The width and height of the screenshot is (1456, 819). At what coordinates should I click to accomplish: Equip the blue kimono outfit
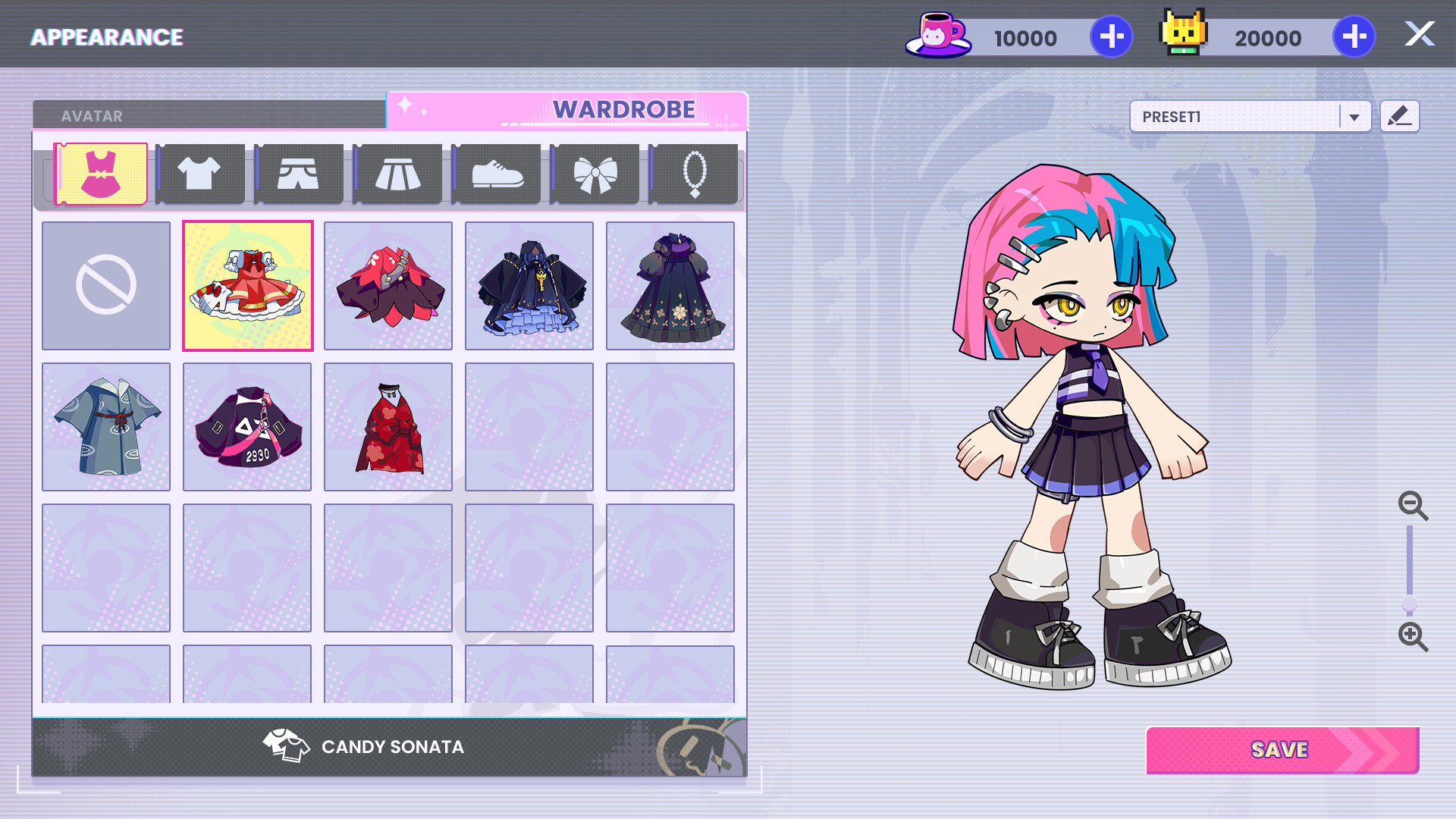tap(106, 426)
